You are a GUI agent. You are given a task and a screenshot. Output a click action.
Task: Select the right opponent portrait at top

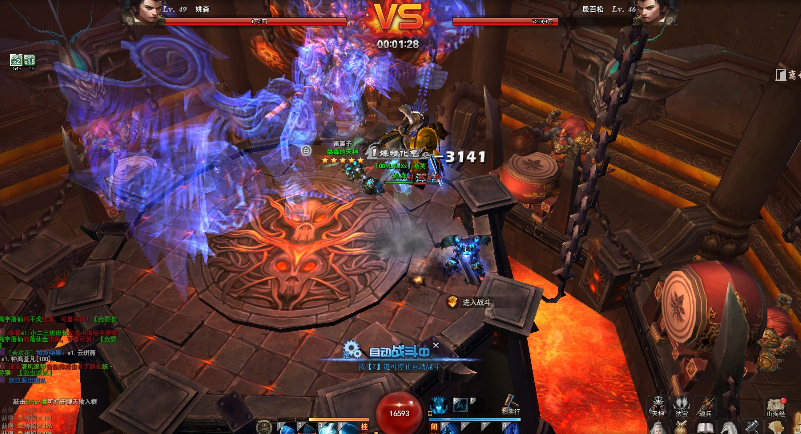coord(655,13)
